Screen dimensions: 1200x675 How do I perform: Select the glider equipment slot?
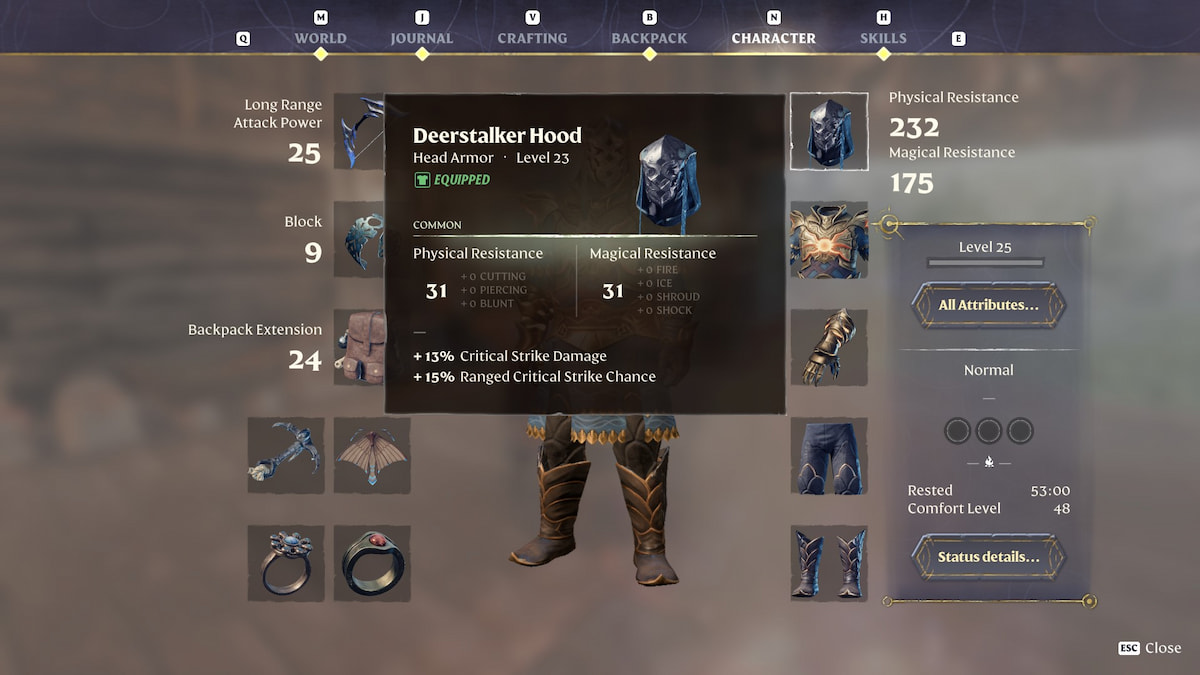[x=372, y=455]
